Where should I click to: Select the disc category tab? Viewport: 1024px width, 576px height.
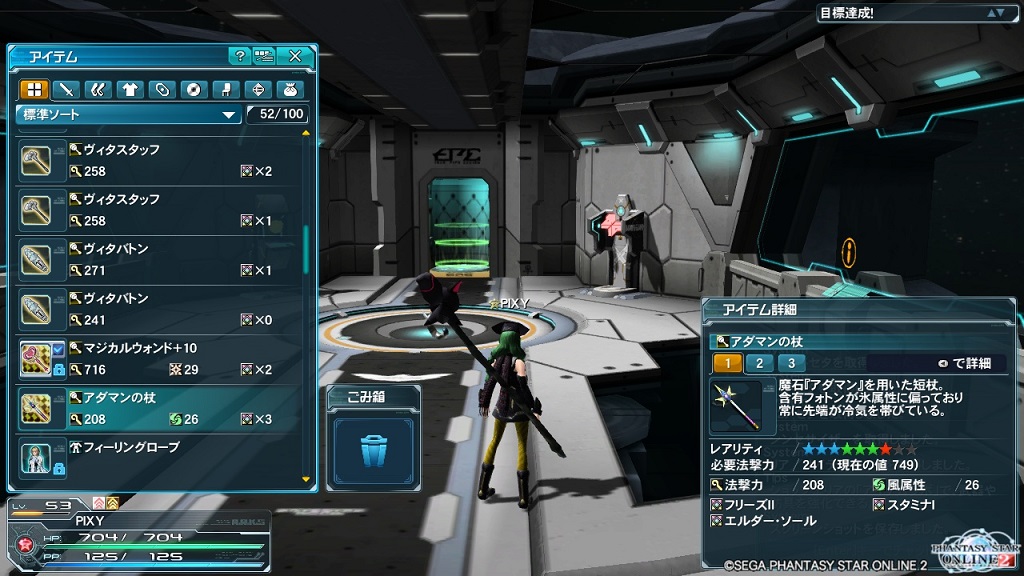(x=193, y=89)
